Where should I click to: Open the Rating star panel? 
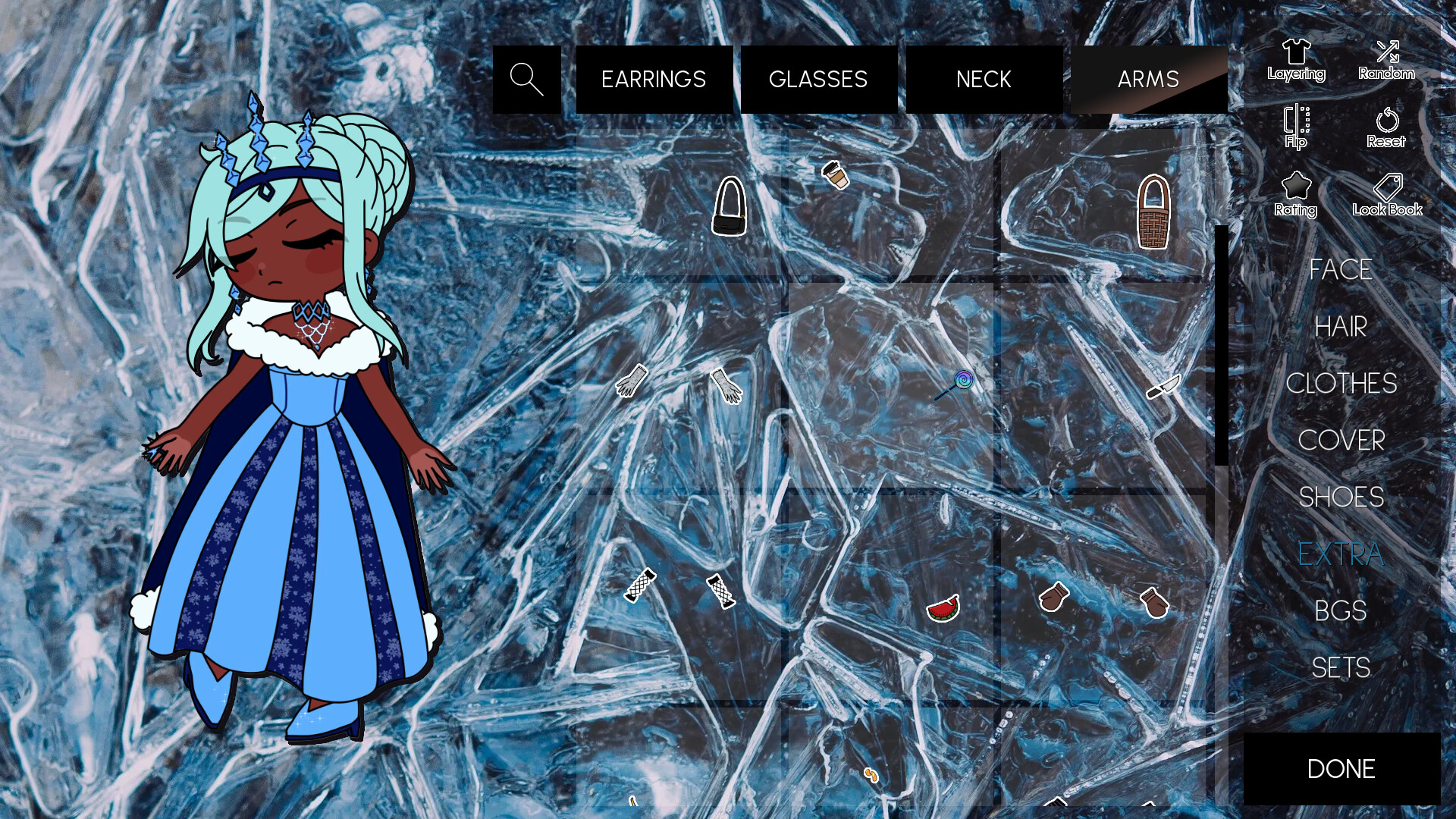pyautogui.click(x=1297, y=193)
